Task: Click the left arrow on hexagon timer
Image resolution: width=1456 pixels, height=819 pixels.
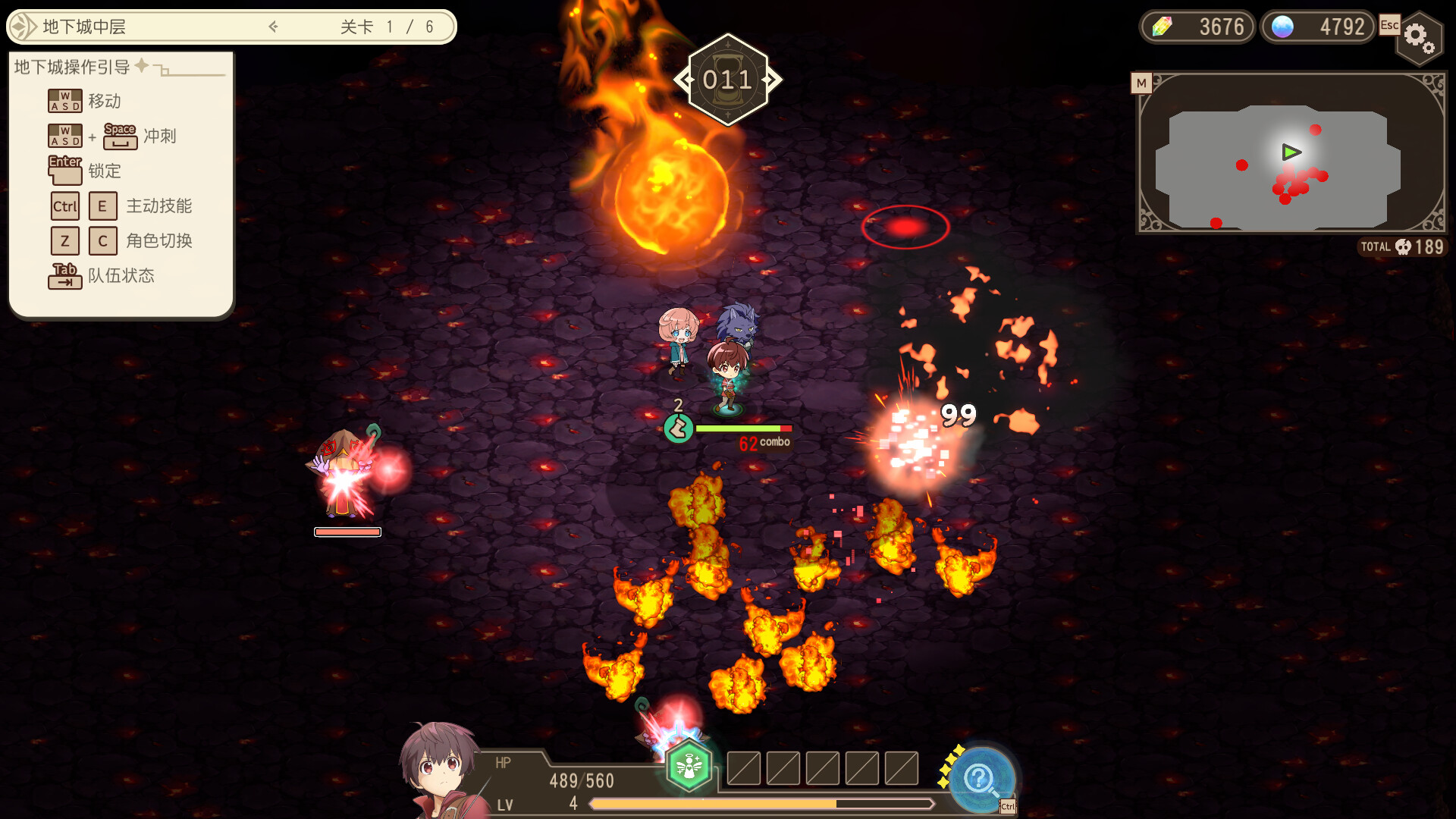Action: 685,80
